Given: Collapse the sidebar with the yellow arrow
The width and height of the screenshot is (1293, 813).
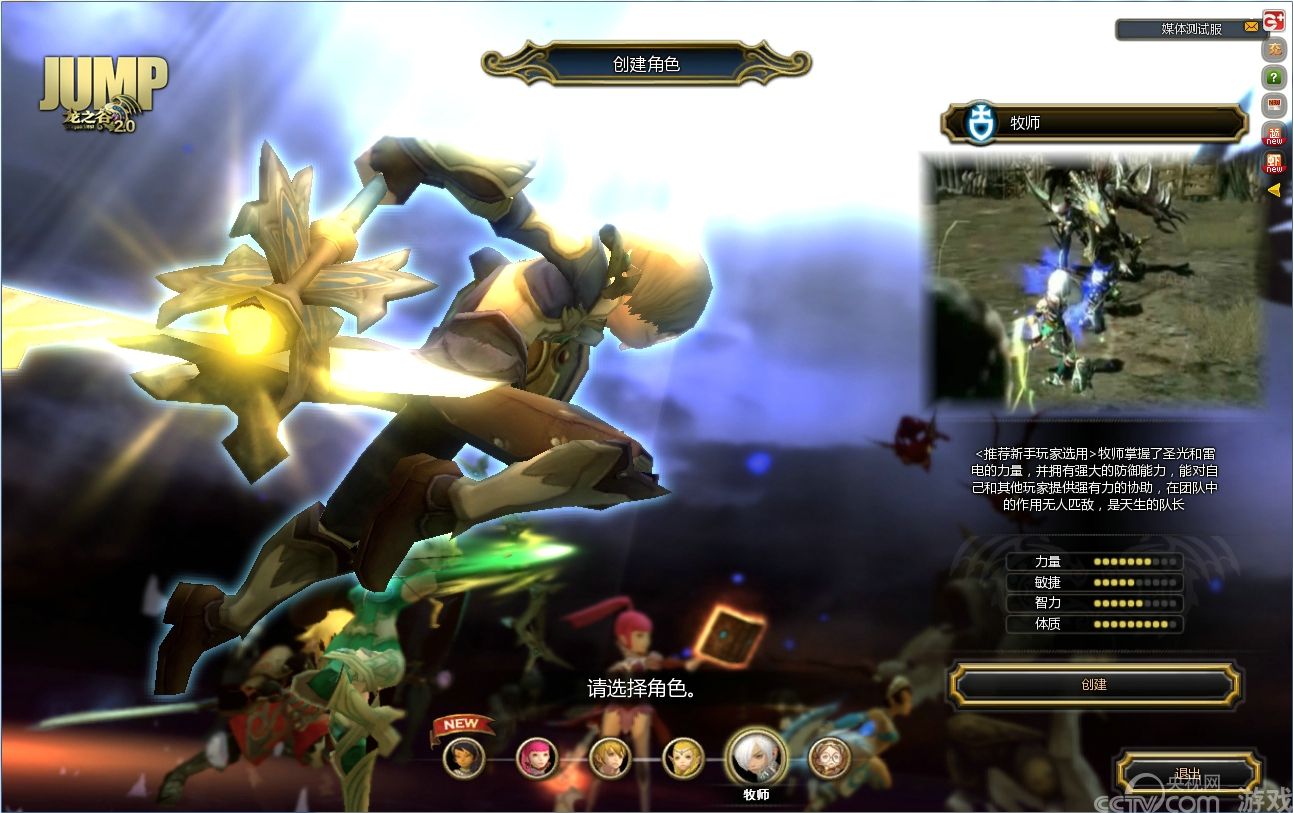Looking at the screenshot, I should click(1274, 189).
